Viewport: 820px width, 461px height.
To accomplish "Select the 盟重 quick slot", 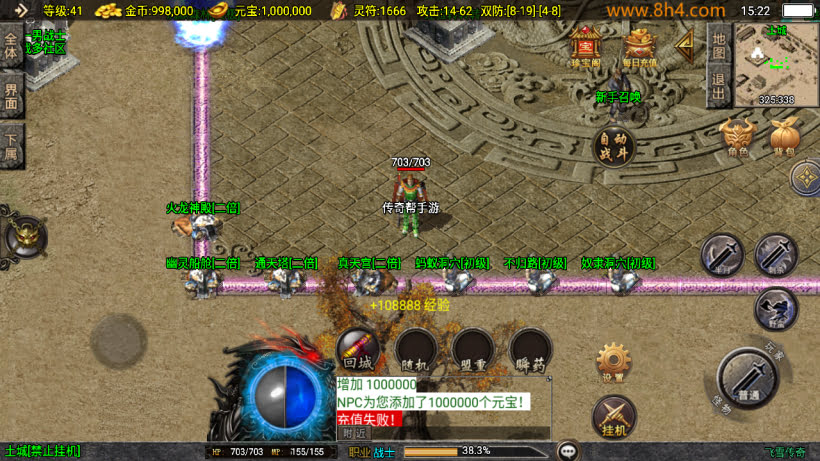I will (x=473, y=350).
